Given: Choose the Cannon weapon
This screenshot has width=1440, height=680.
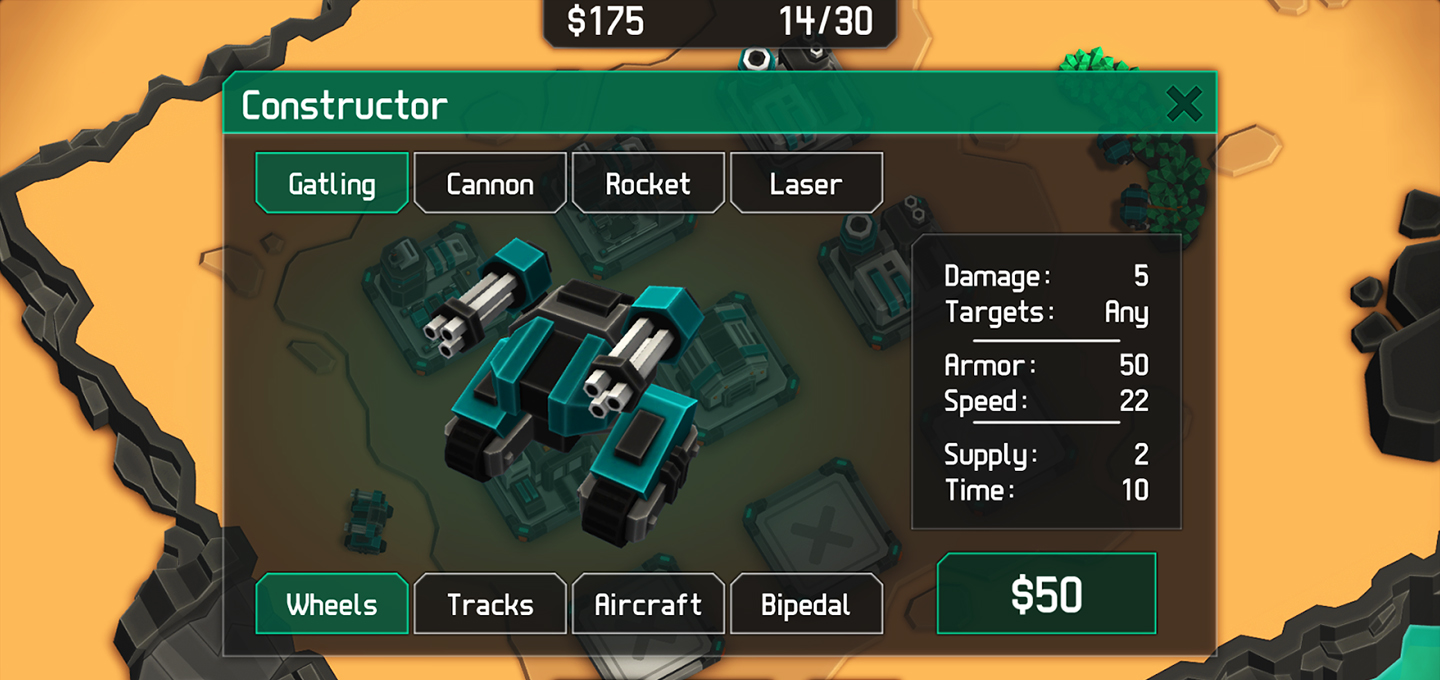Looking at the screenshot, I should (x=490, y=183).
